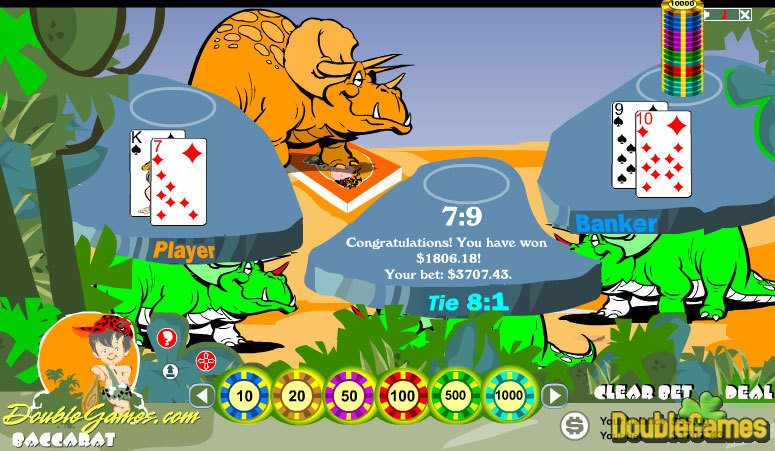Show higher chip values with right arrow
The height and width of the screenshot is (451, 775).
pyautogui.click(x=554, y=396)
